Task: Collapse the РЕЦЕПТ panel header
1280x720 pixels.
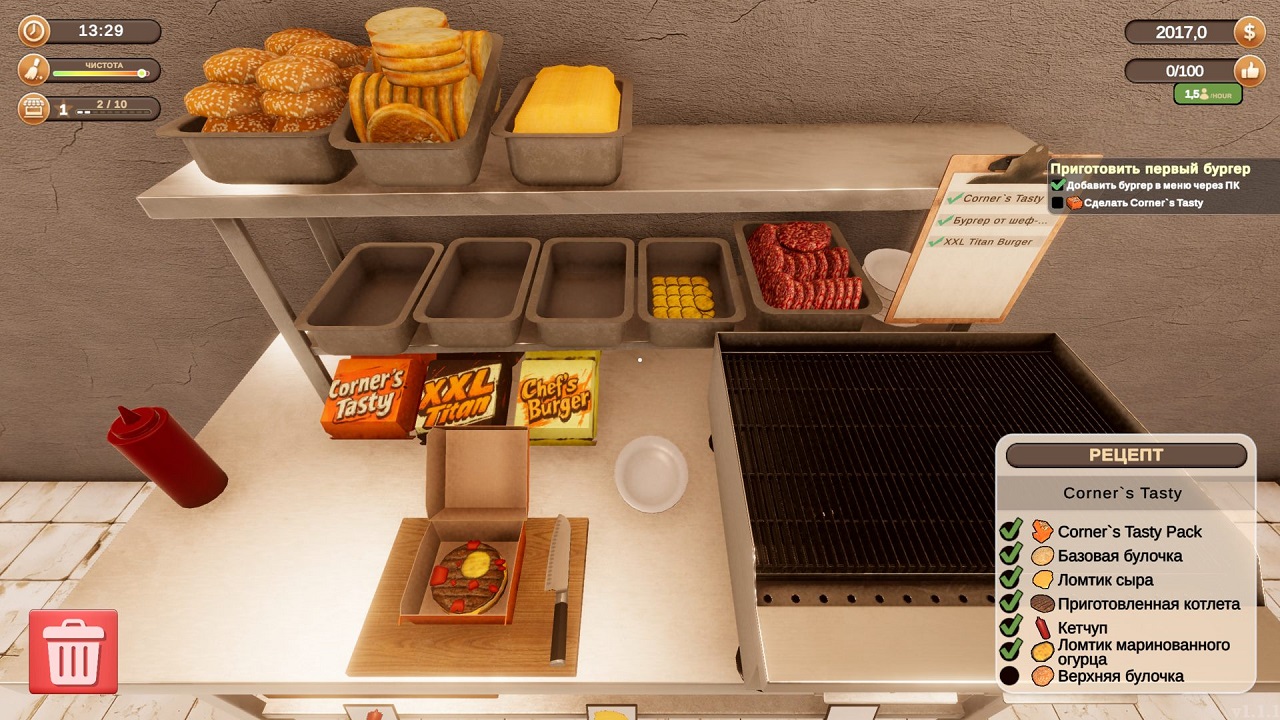Action: (1128, 455)
